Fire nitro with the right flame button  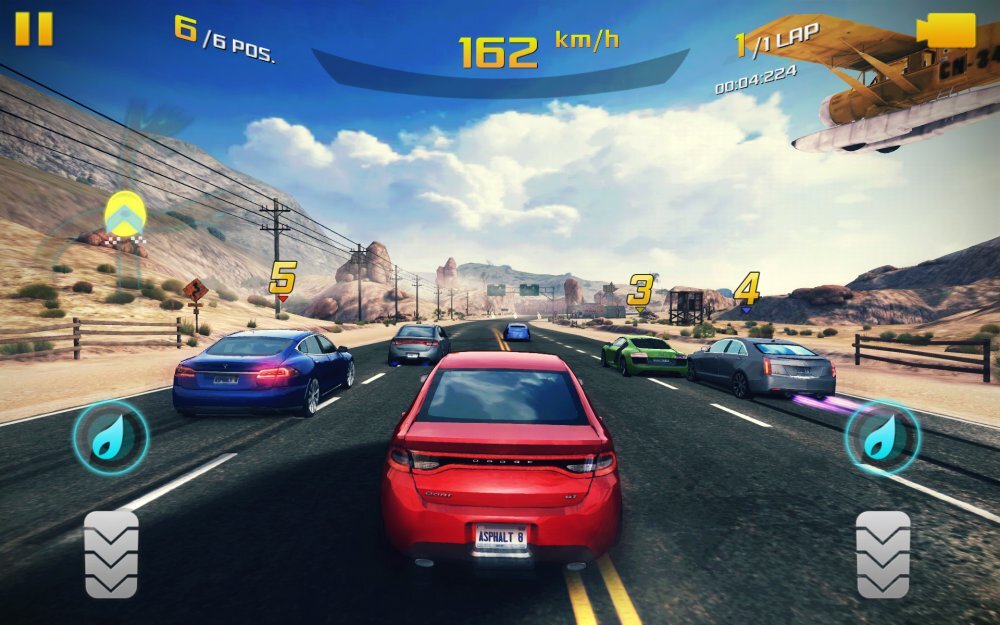[x=884, y=437]
